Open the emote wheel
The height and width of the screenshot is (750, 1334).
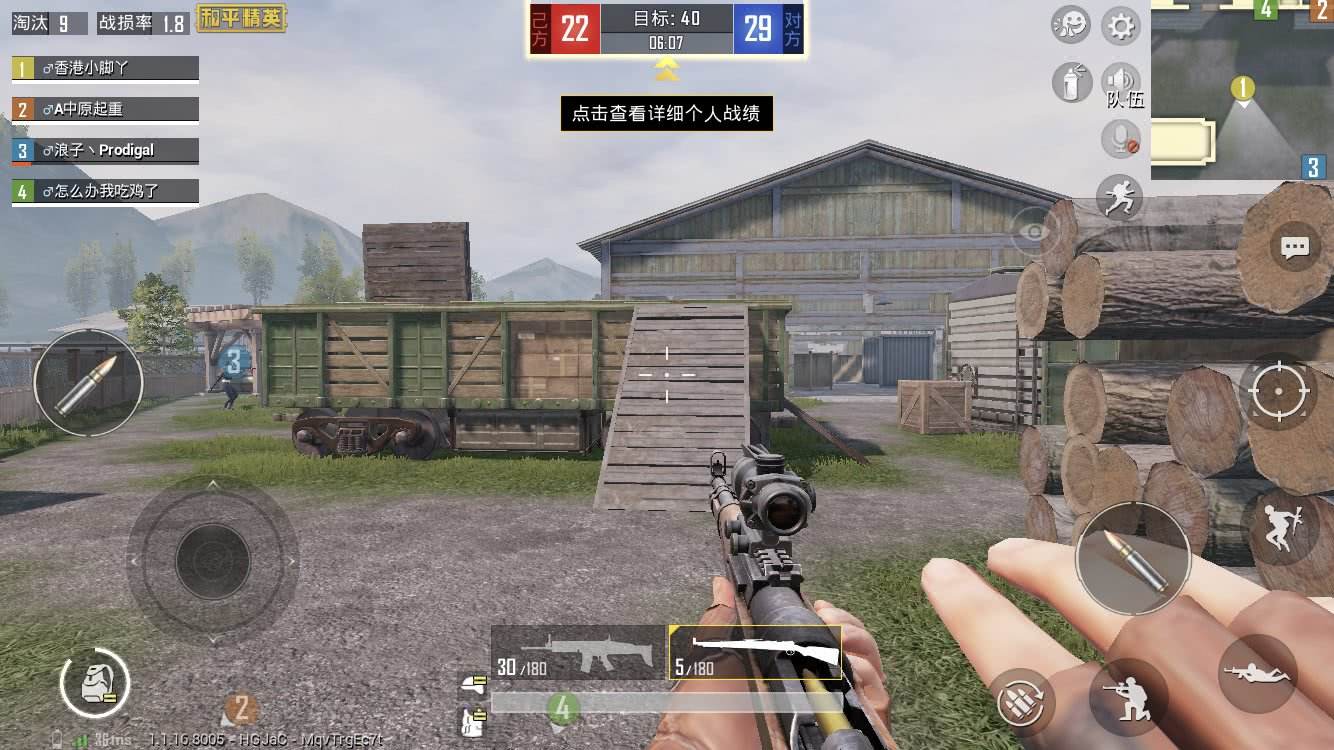[1069, 26]
